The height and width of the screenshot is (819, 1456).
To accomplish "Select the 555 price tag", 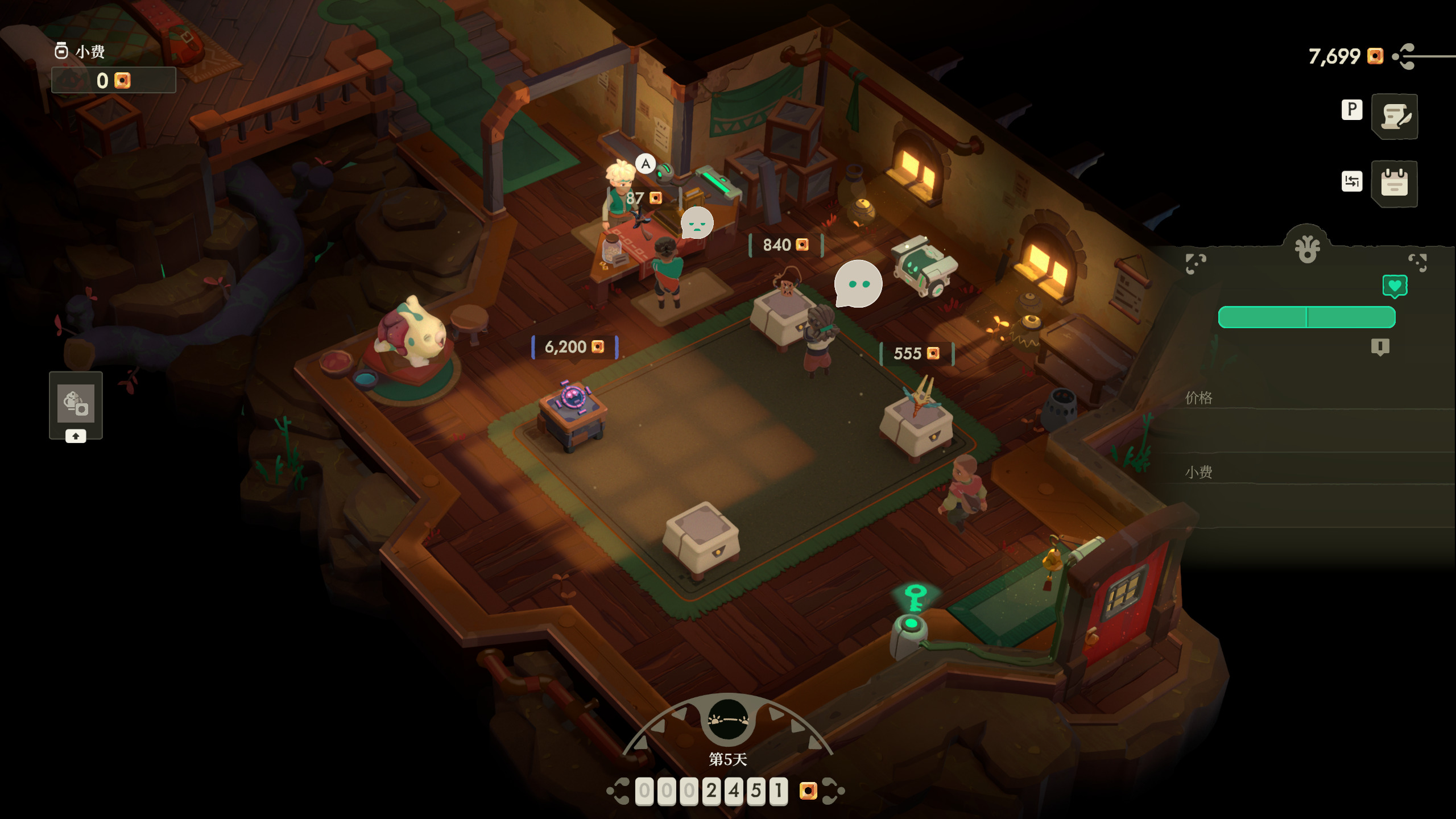I will 916,354.
